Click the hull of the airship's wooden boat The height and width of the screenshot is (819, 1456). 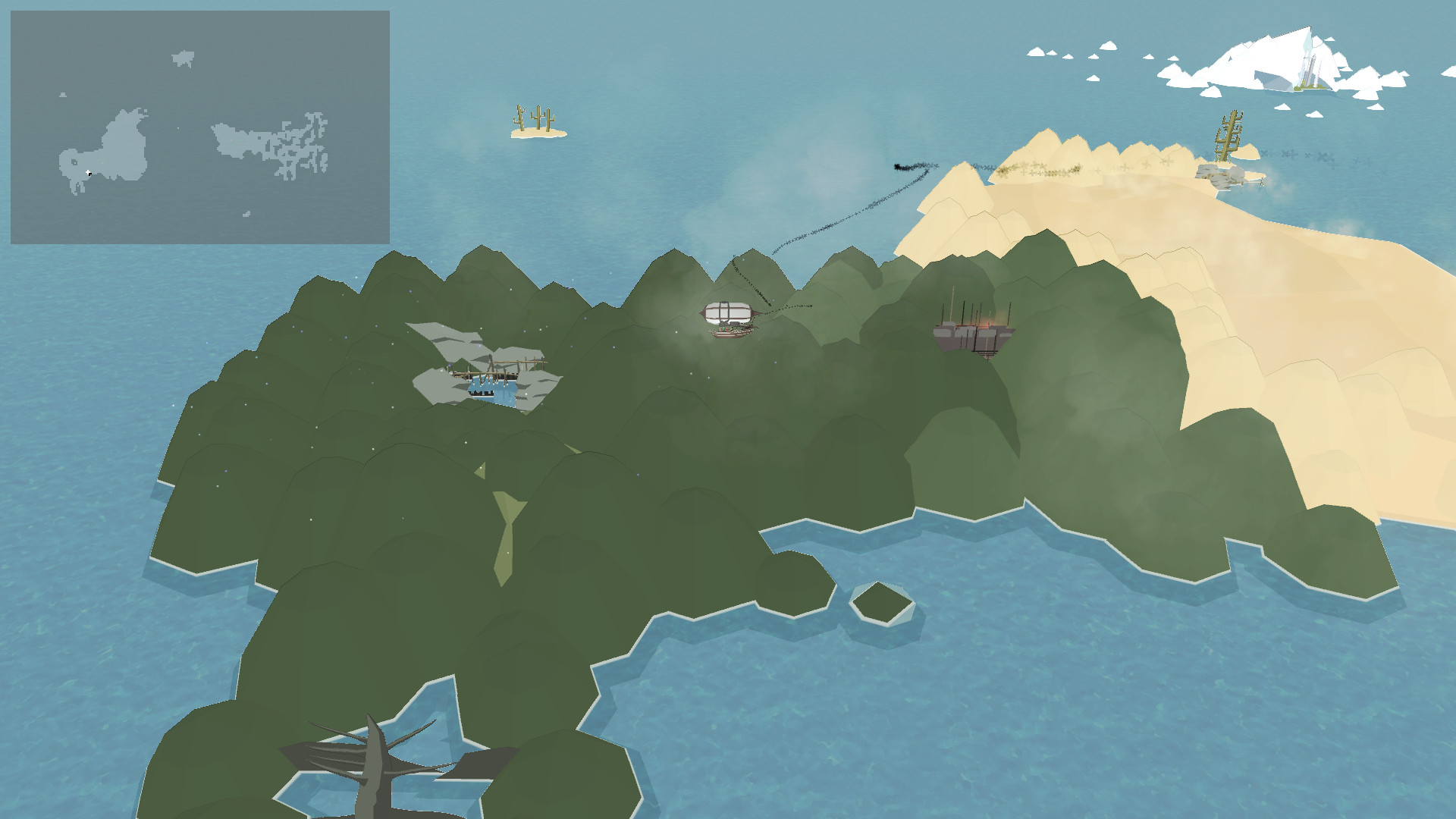pos(730,334)
